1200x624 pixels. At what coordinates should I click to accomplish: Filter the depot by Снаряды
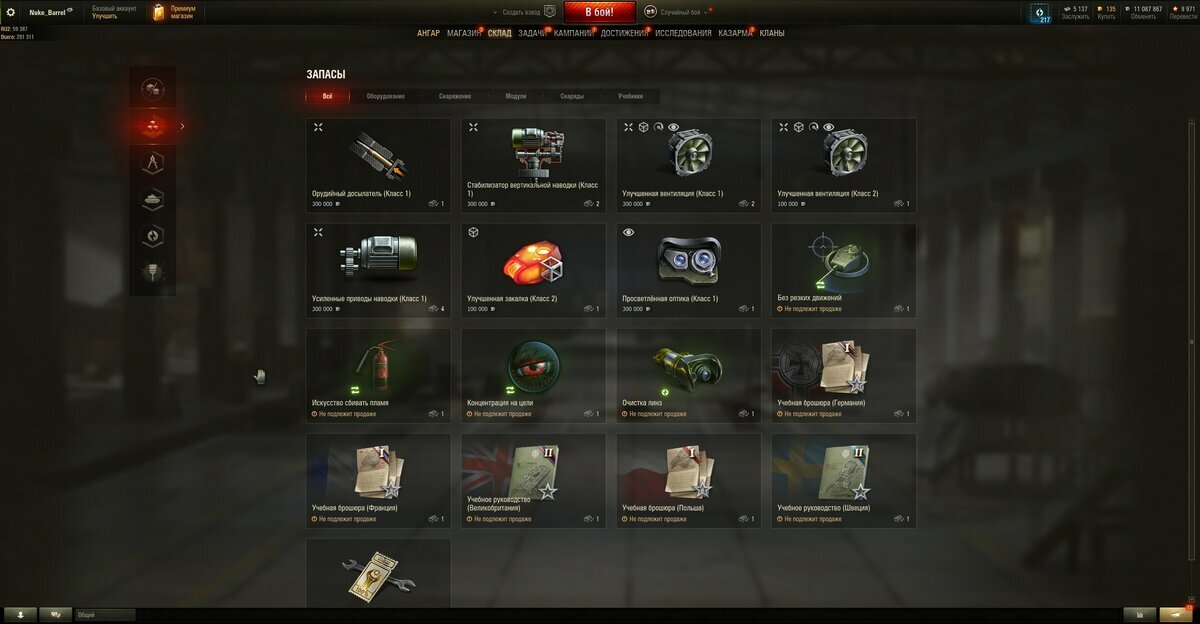[x=572, y=96]
